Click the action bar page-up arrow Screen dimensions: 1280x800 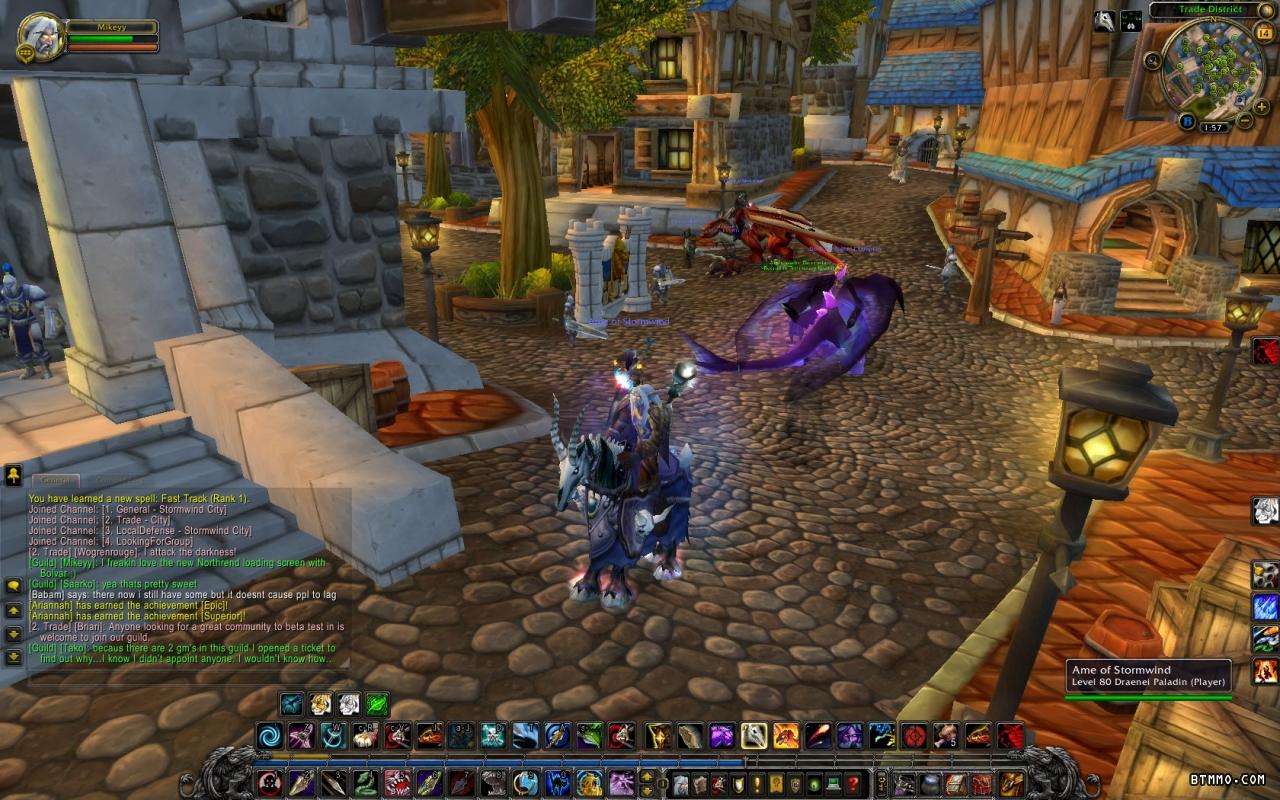pyautogui.click(x=646, y=776)
